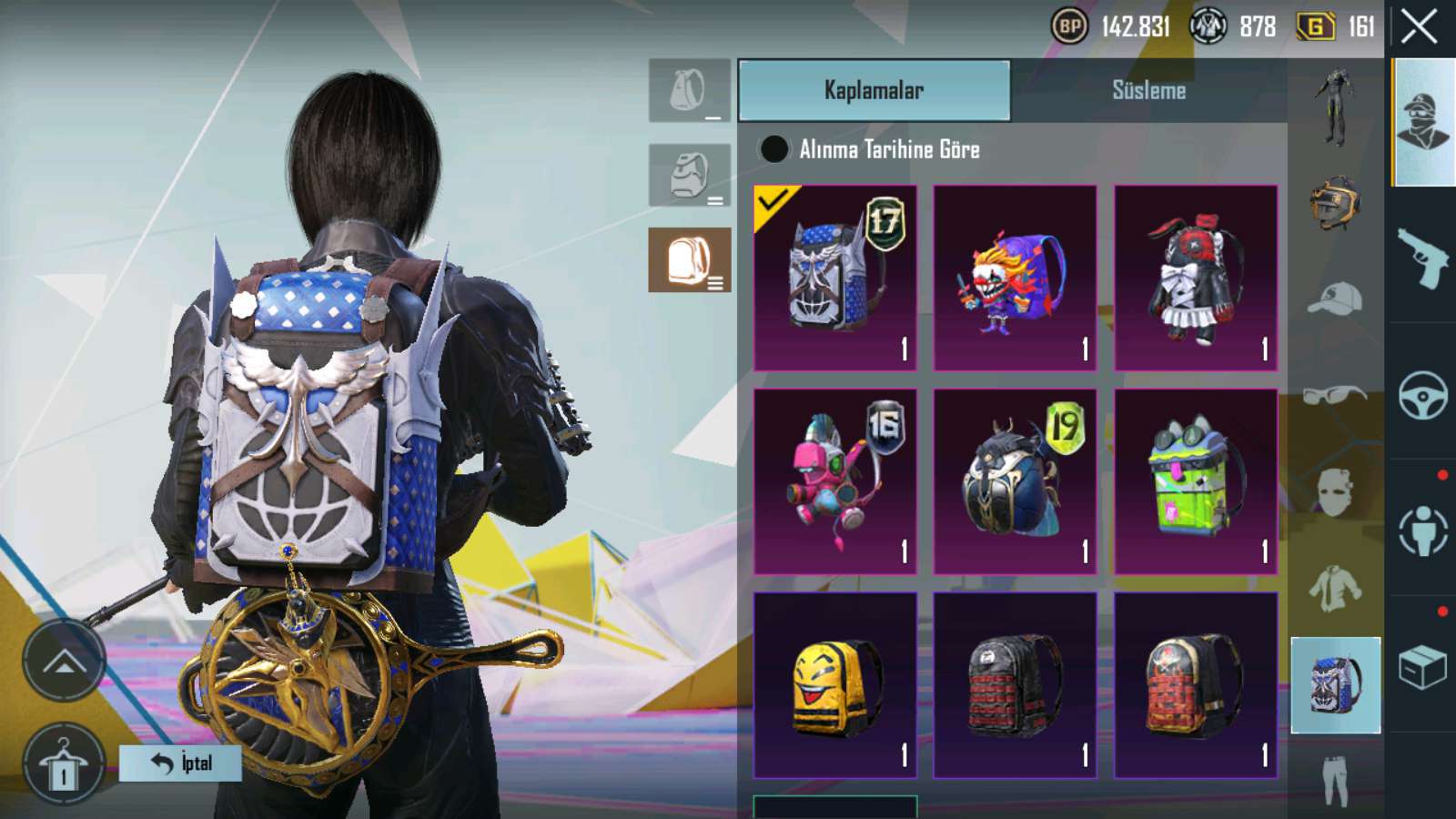This screenshot has height=819, width=1456.
Task: Choose the yellow smiley face backpack
Action: [x=834, y=685]
